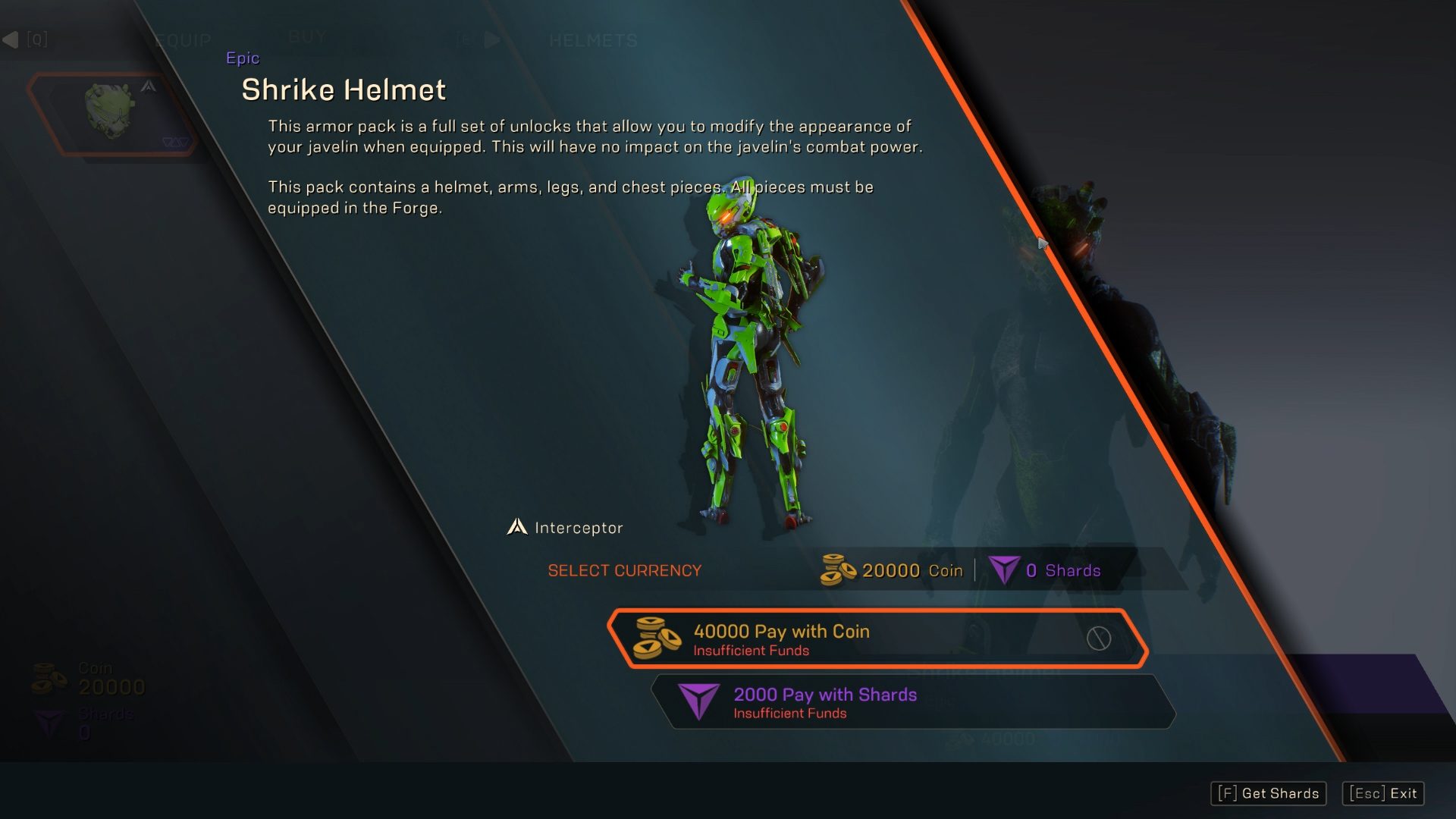Open the BUY tab
The image size is (1456, 819).
[307, 36]
